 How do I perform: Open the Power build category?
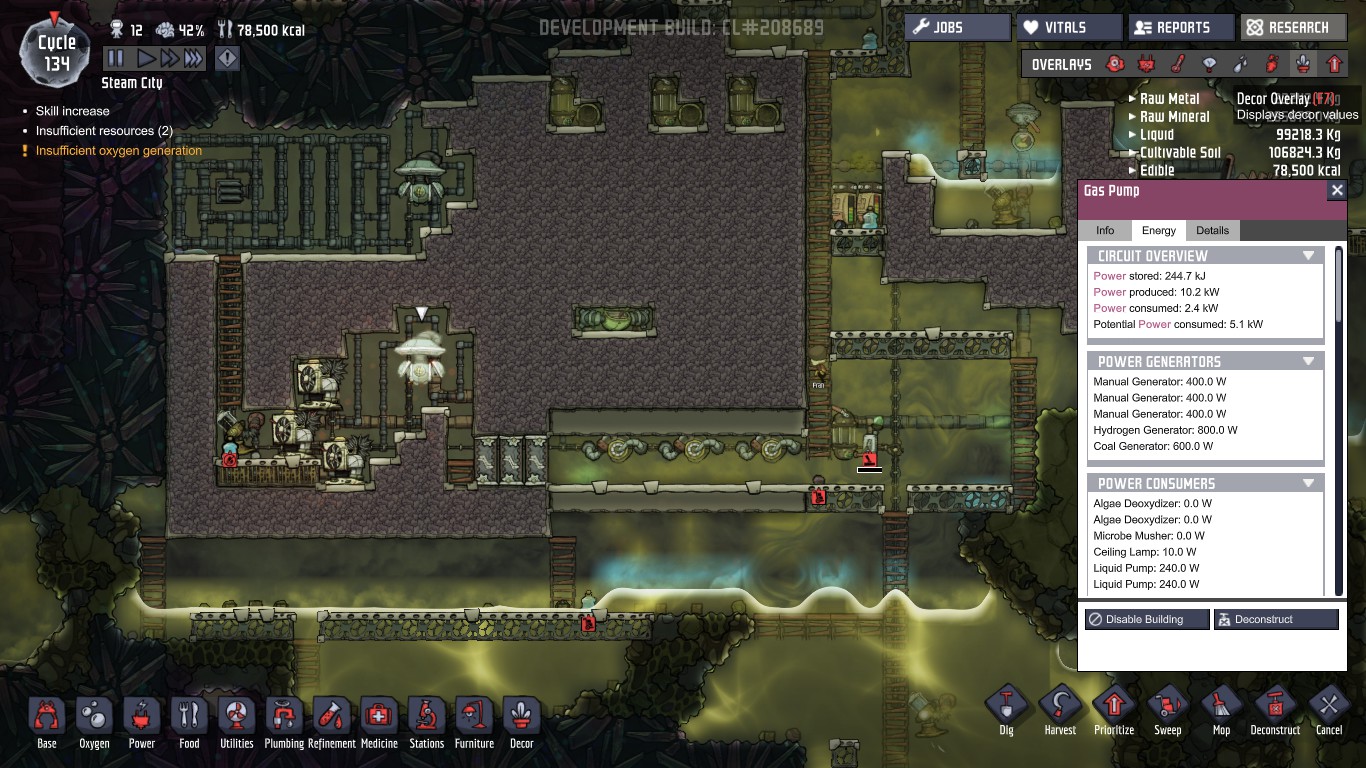coord(142,722)
